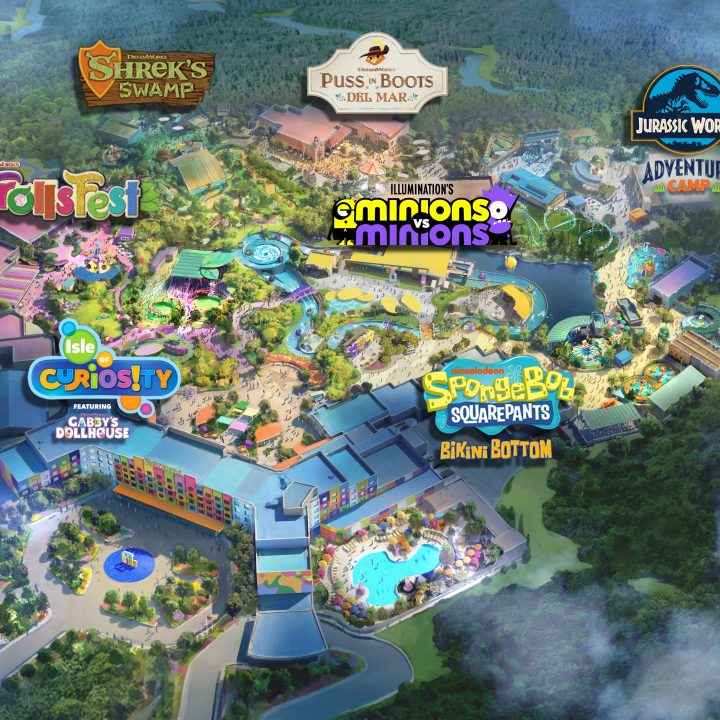Open the Puss in Boots Del Mar sign
The image size is (720, 720).
pos(361,76)
